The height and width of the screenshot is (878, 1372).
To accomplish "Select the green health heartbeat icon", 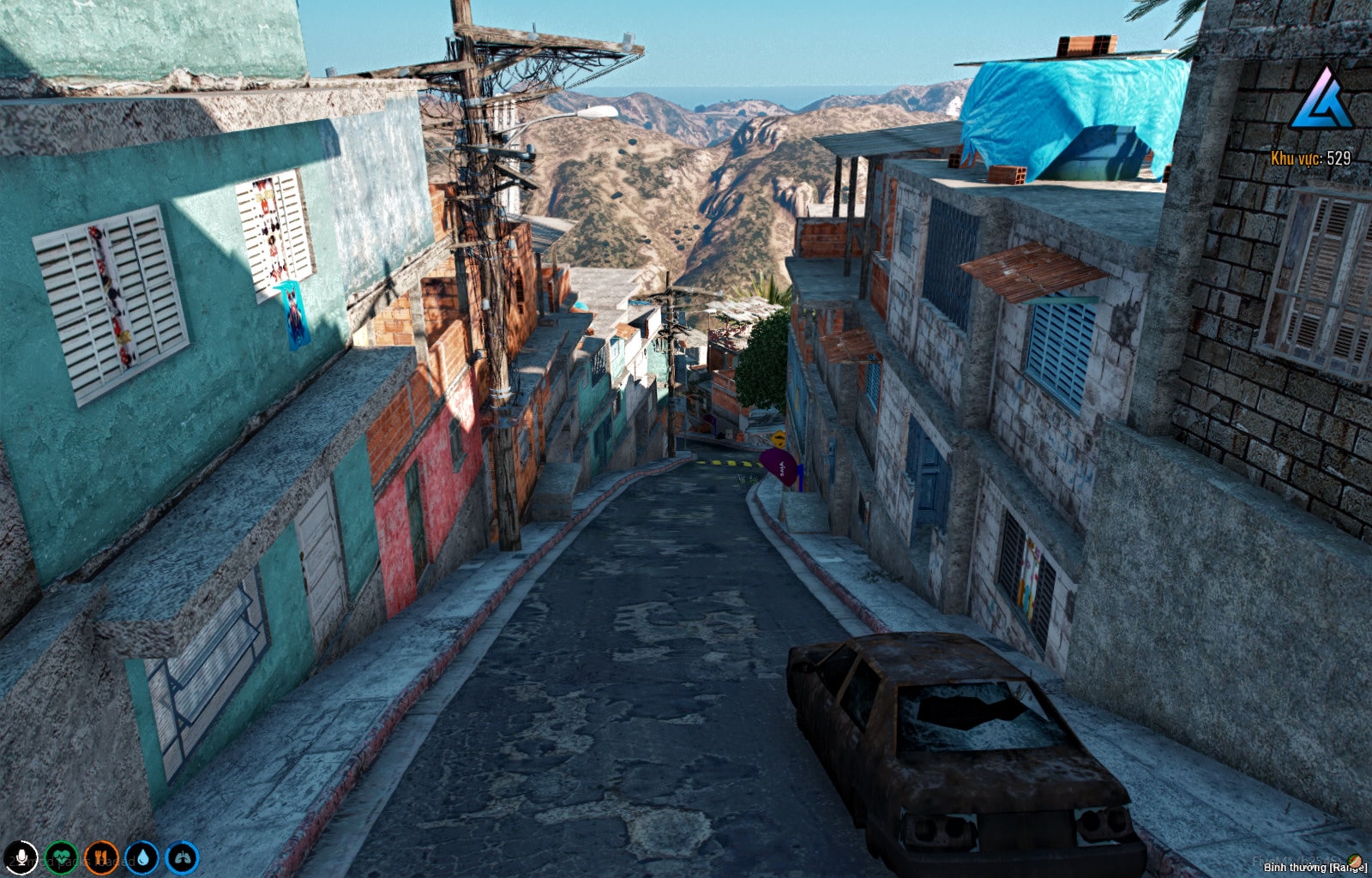I will click(x=61, y=857).
